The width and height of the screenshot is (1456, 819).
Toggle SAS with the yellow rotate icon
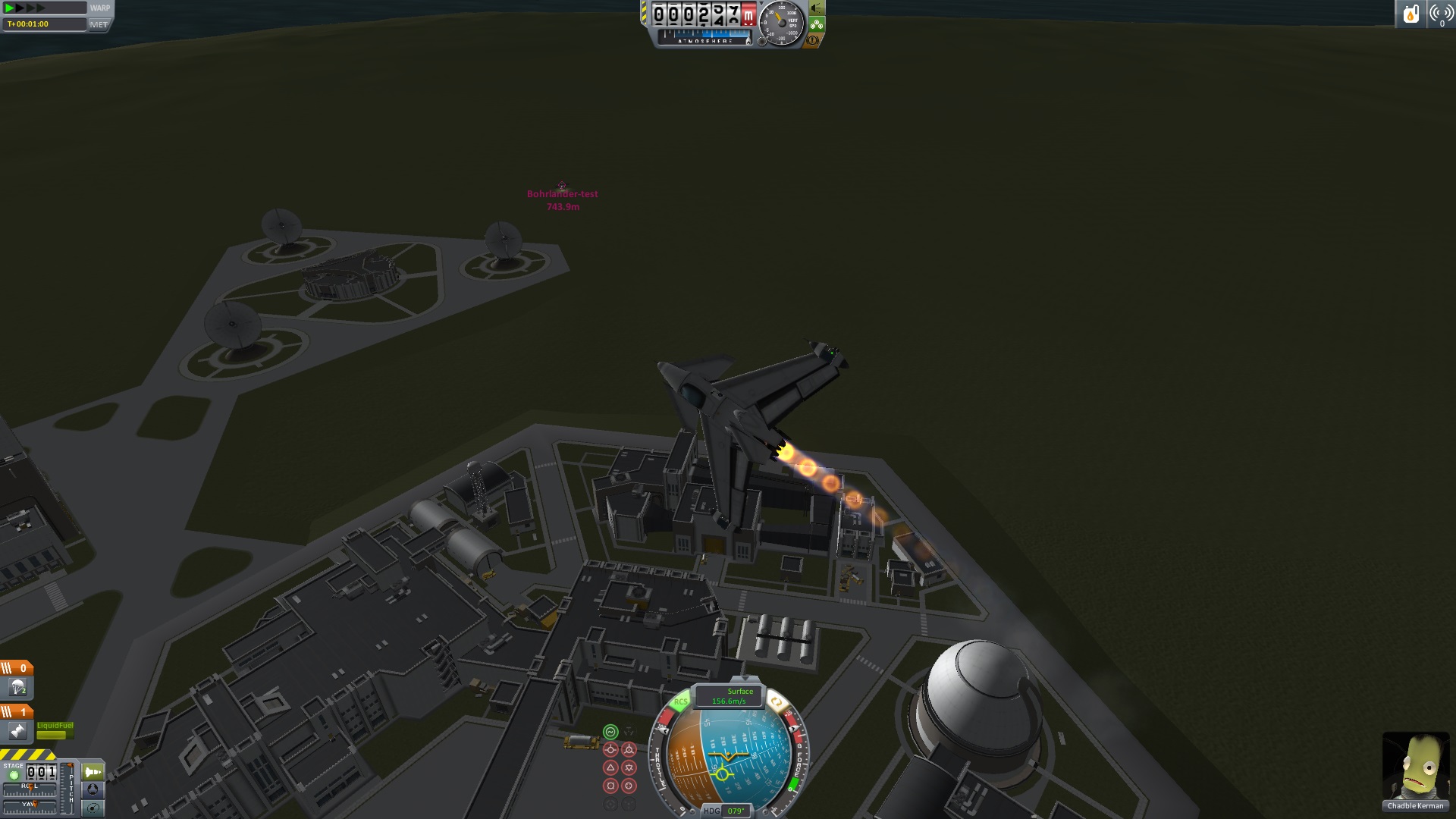775,701
